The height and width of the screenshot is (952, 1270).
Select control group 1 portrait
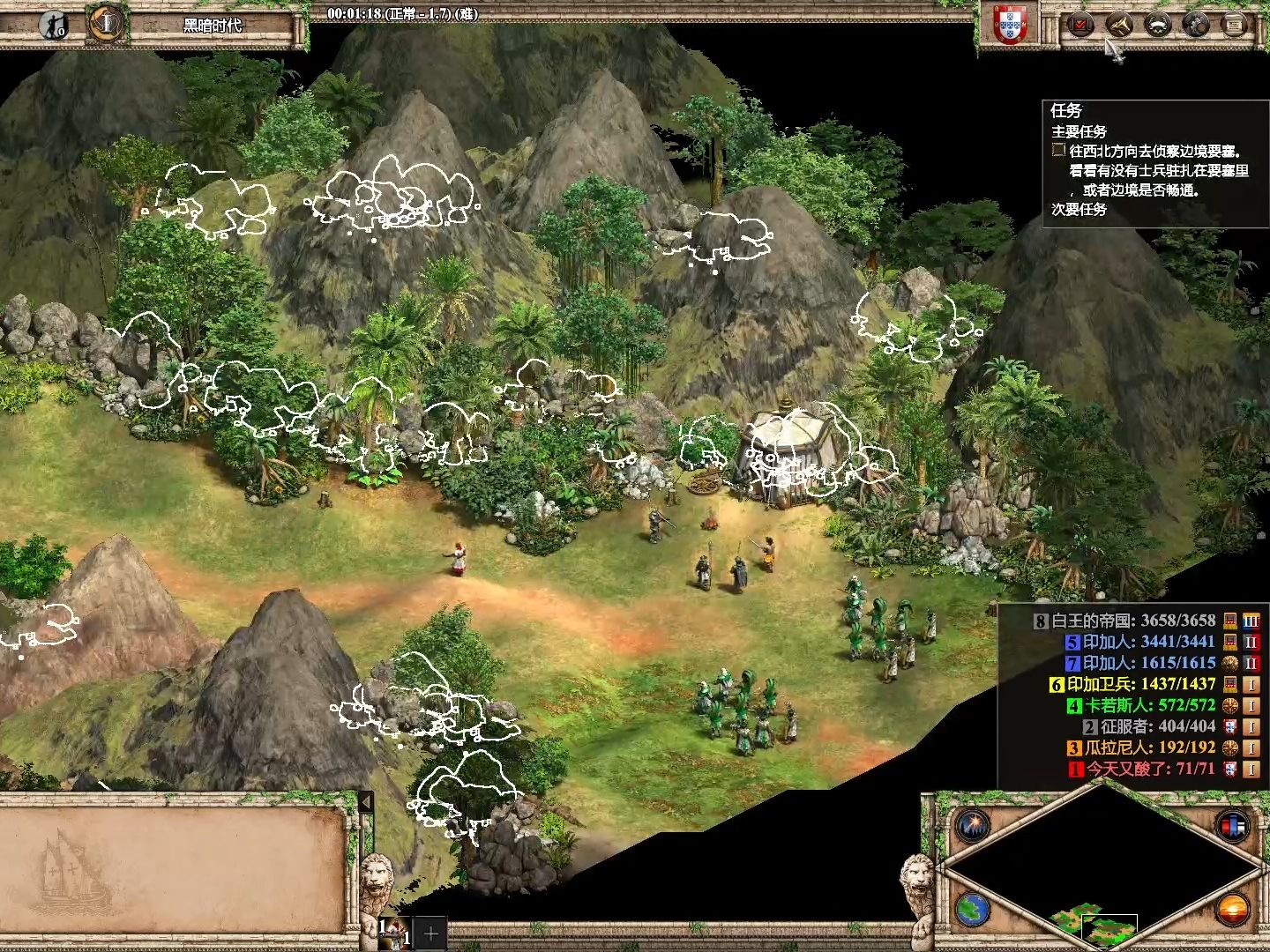(393, 932)
